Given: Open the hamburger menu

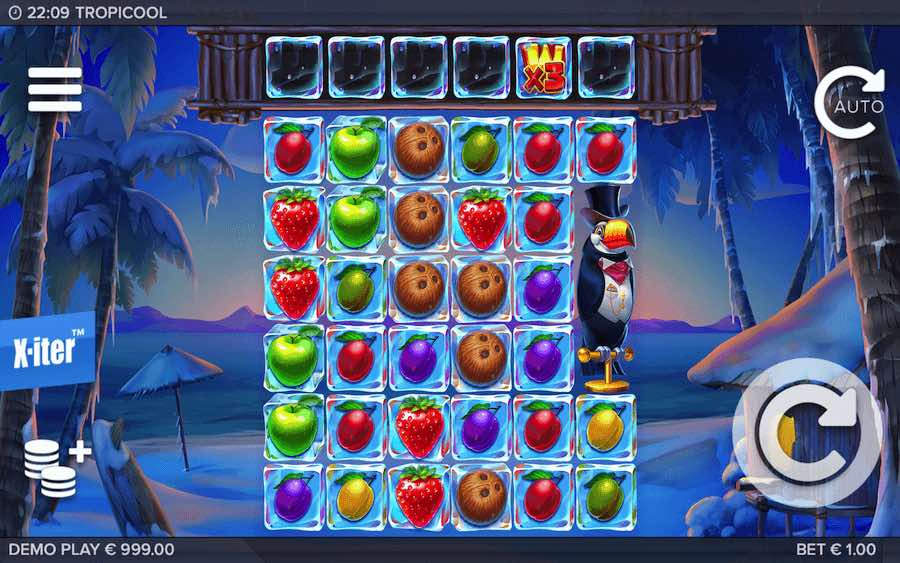Looking at the screenshot, I should click(54, 90).
